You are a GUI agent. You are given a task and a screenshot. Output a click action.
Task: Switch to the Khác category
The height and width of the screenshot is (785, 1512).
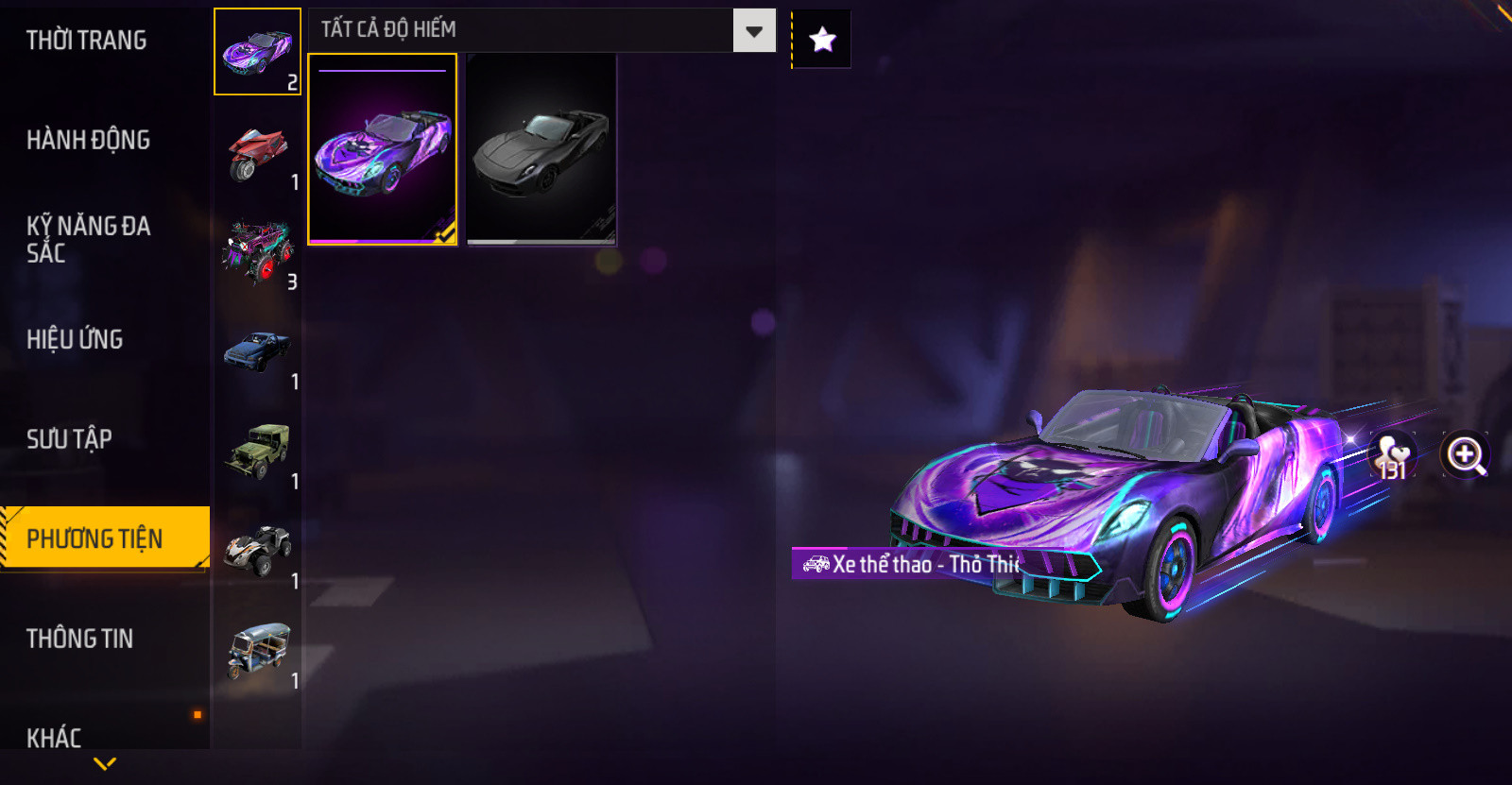tap(54, 737)
